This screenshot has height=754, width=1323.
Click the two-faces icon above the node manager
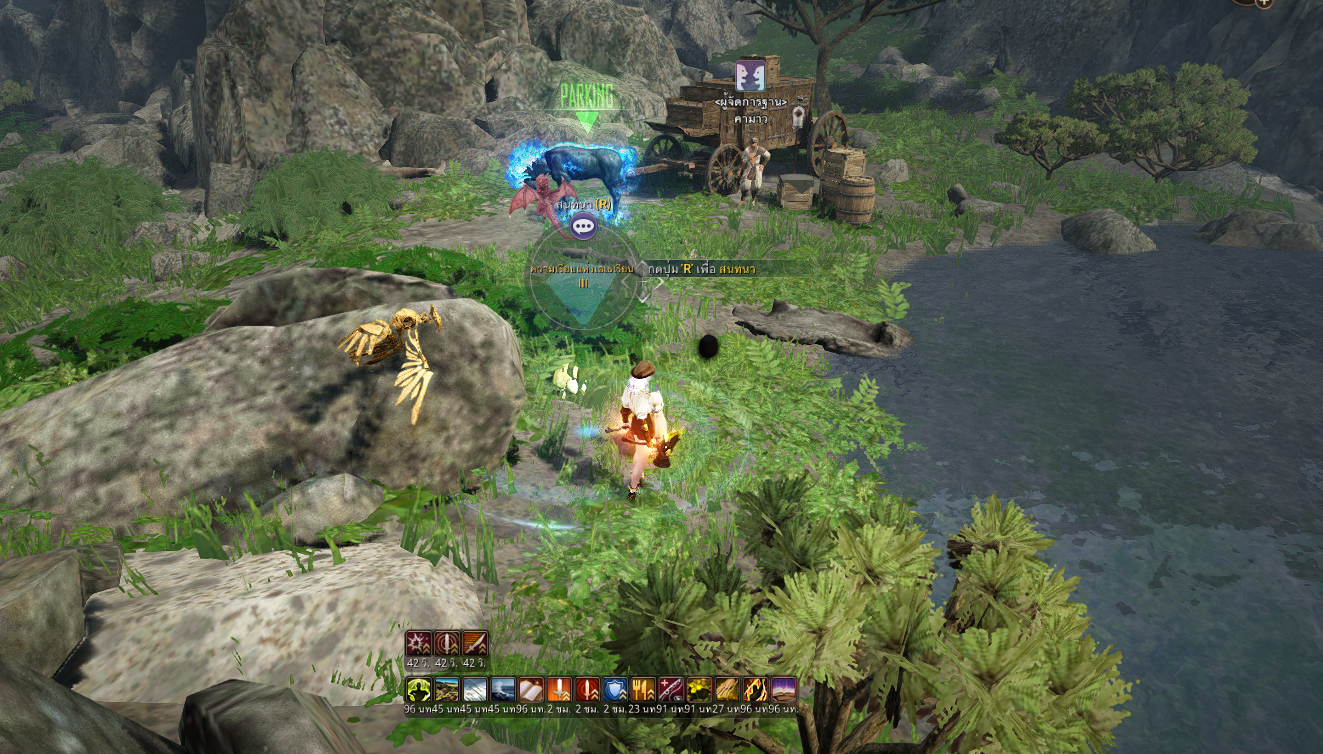tap(750, 76)
